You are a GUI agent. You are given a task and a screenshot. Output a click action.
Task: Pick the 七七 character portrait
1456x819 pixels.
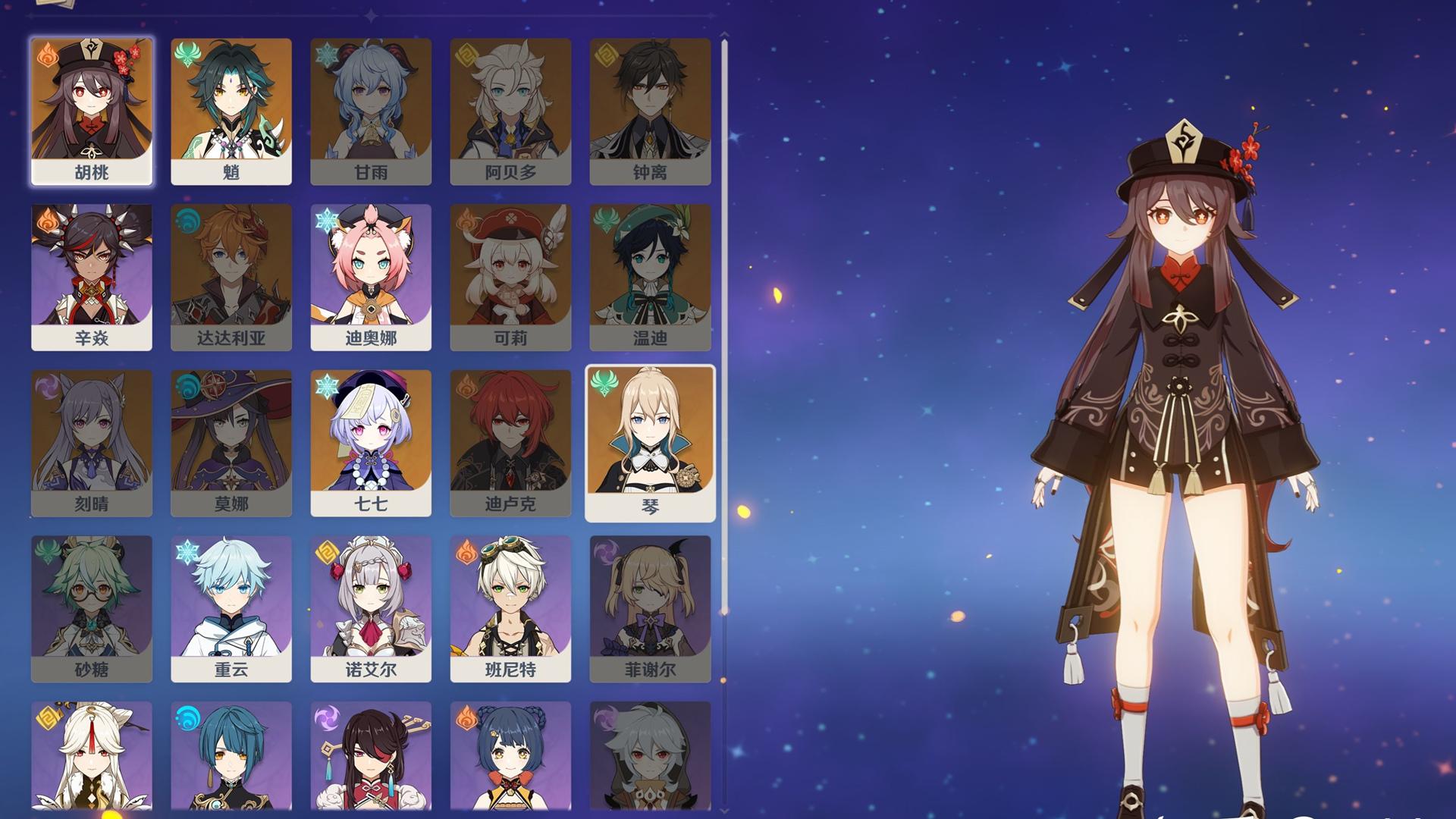click(371, 443)
